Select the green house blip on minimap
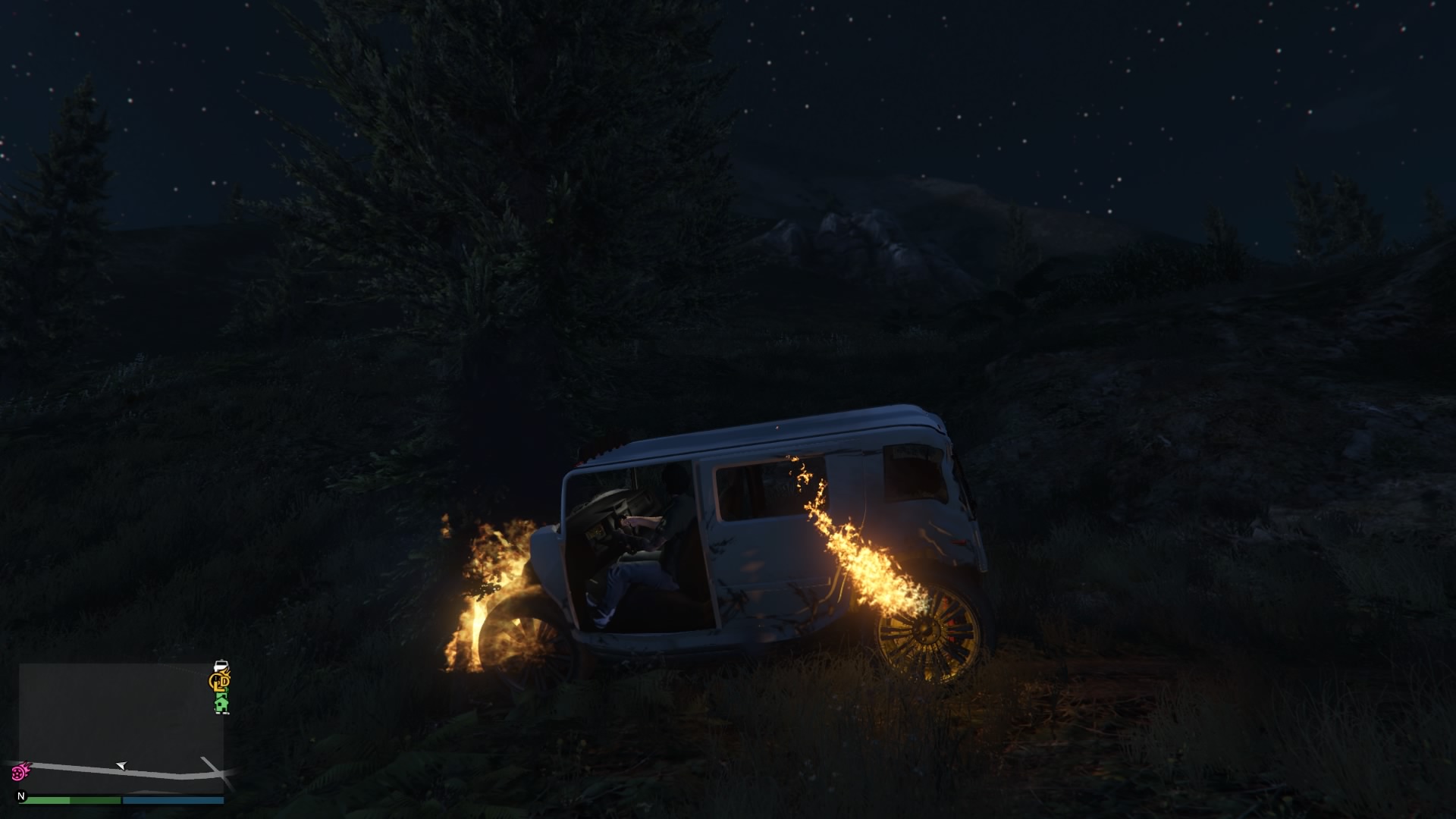This screenshot has height=819, width=1456. coord(221,704)
